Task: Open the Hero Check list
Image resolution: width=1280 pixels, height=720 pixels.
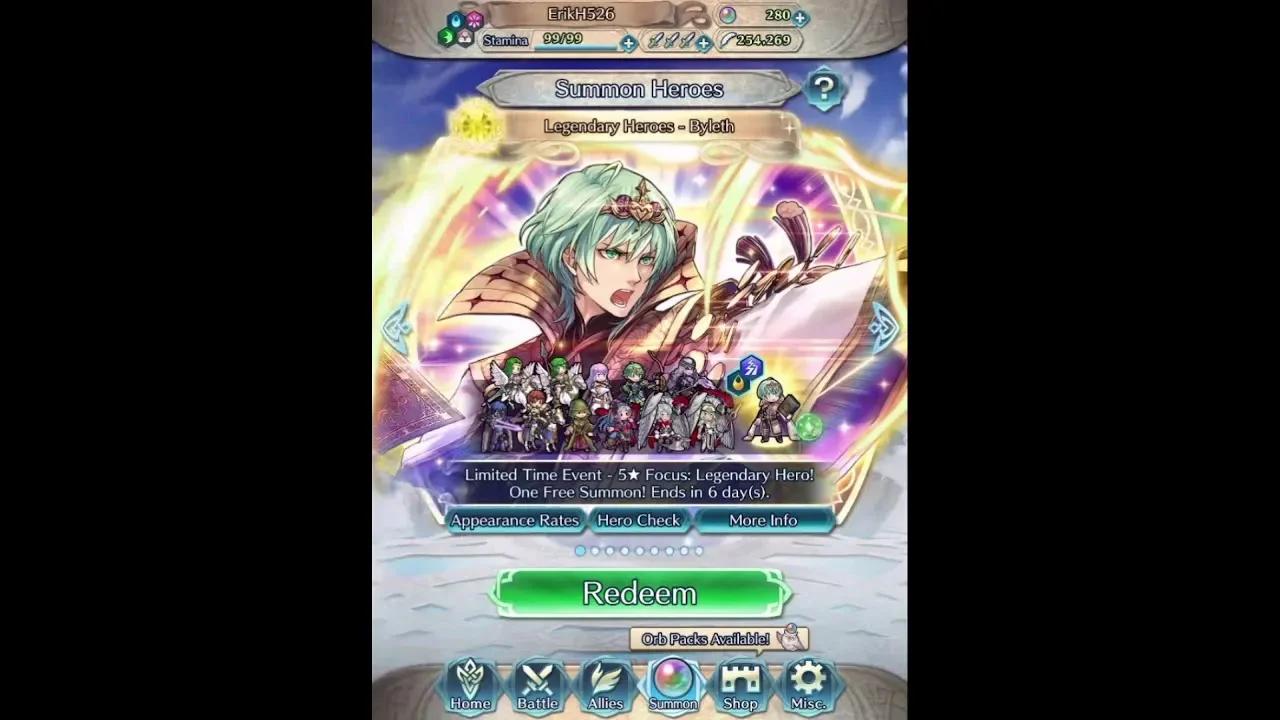Action: point(639,520)
